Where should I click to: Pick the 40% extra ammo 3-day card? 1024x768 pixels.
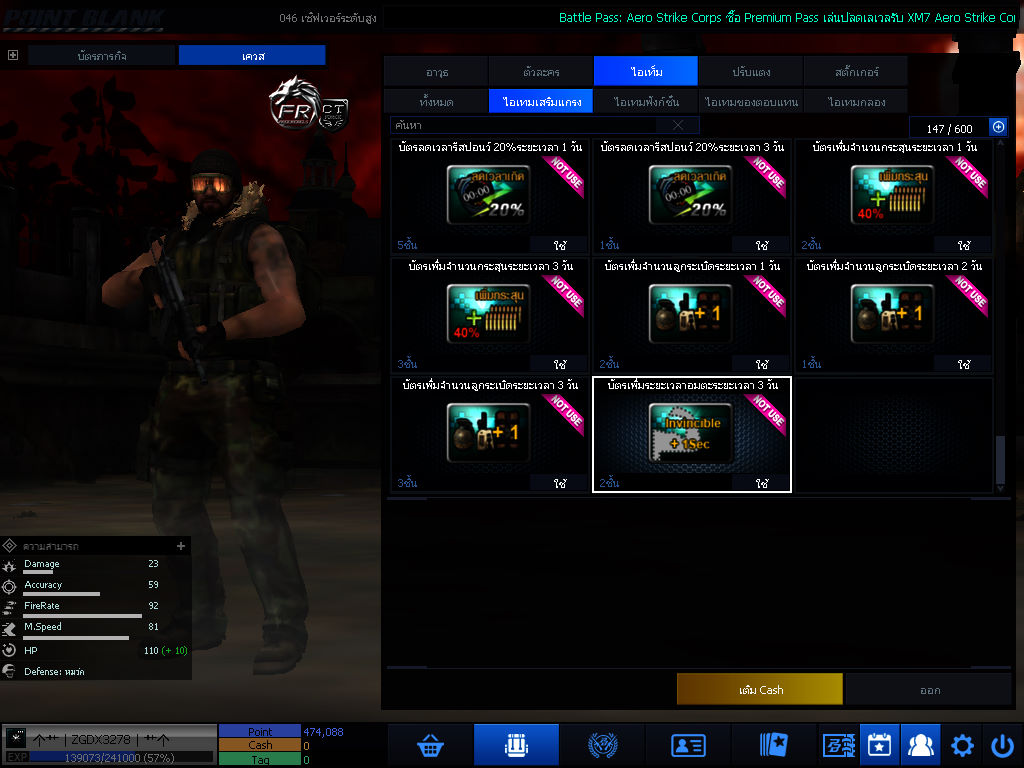click(x=489, y=315)
